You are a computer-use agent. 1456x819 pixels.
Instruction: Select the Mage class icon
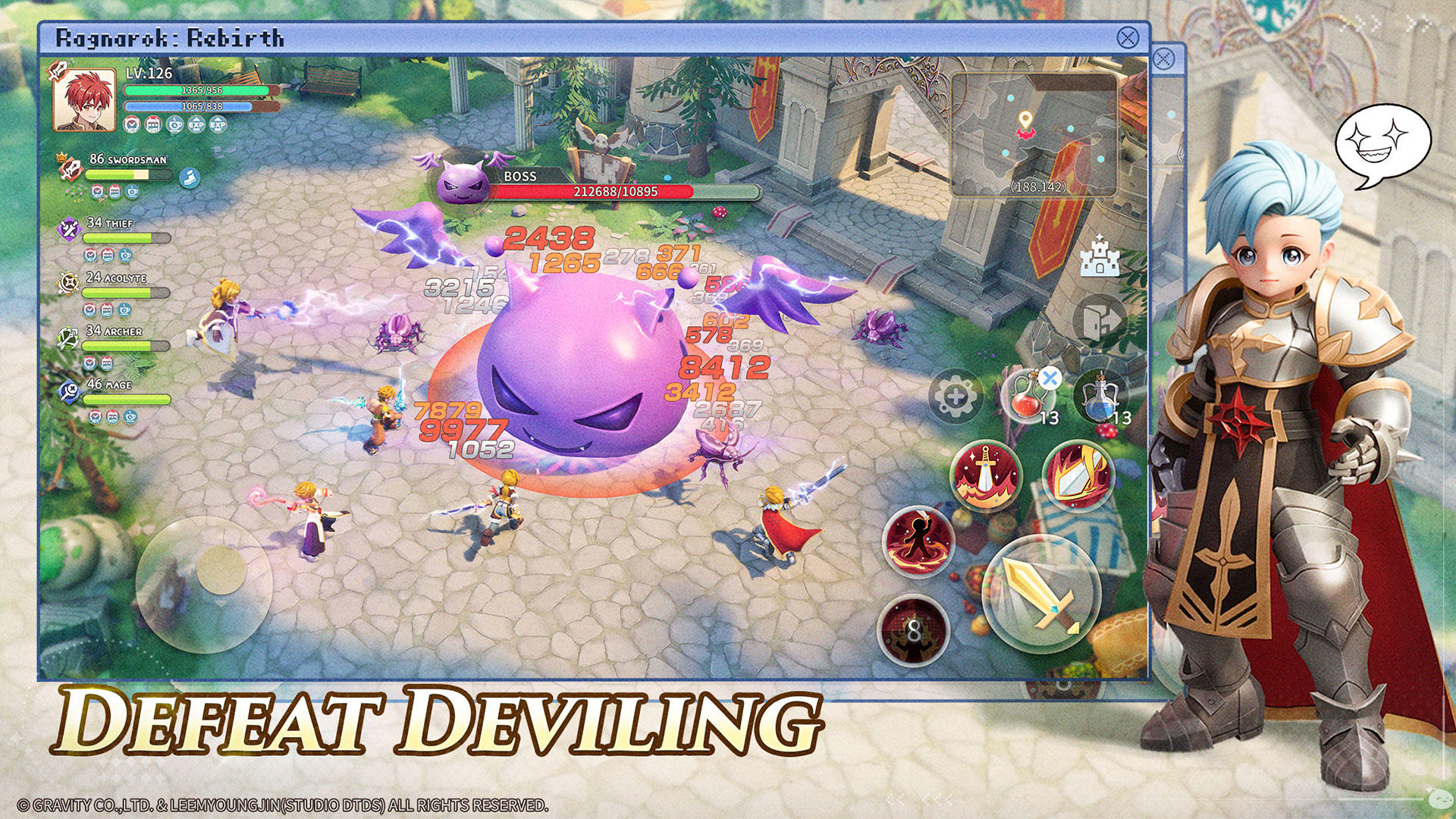[69, 388]
